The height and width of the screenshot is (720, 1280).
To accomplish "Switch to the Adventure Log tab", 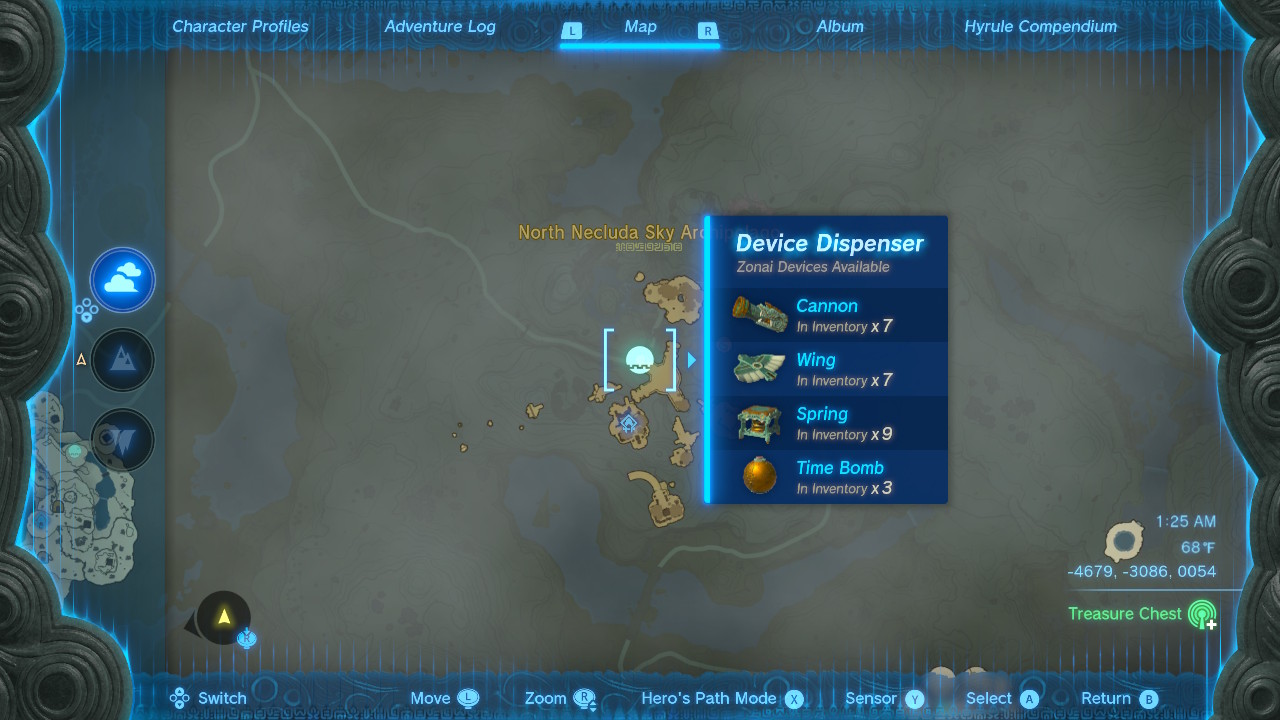I will coord(440,27).
